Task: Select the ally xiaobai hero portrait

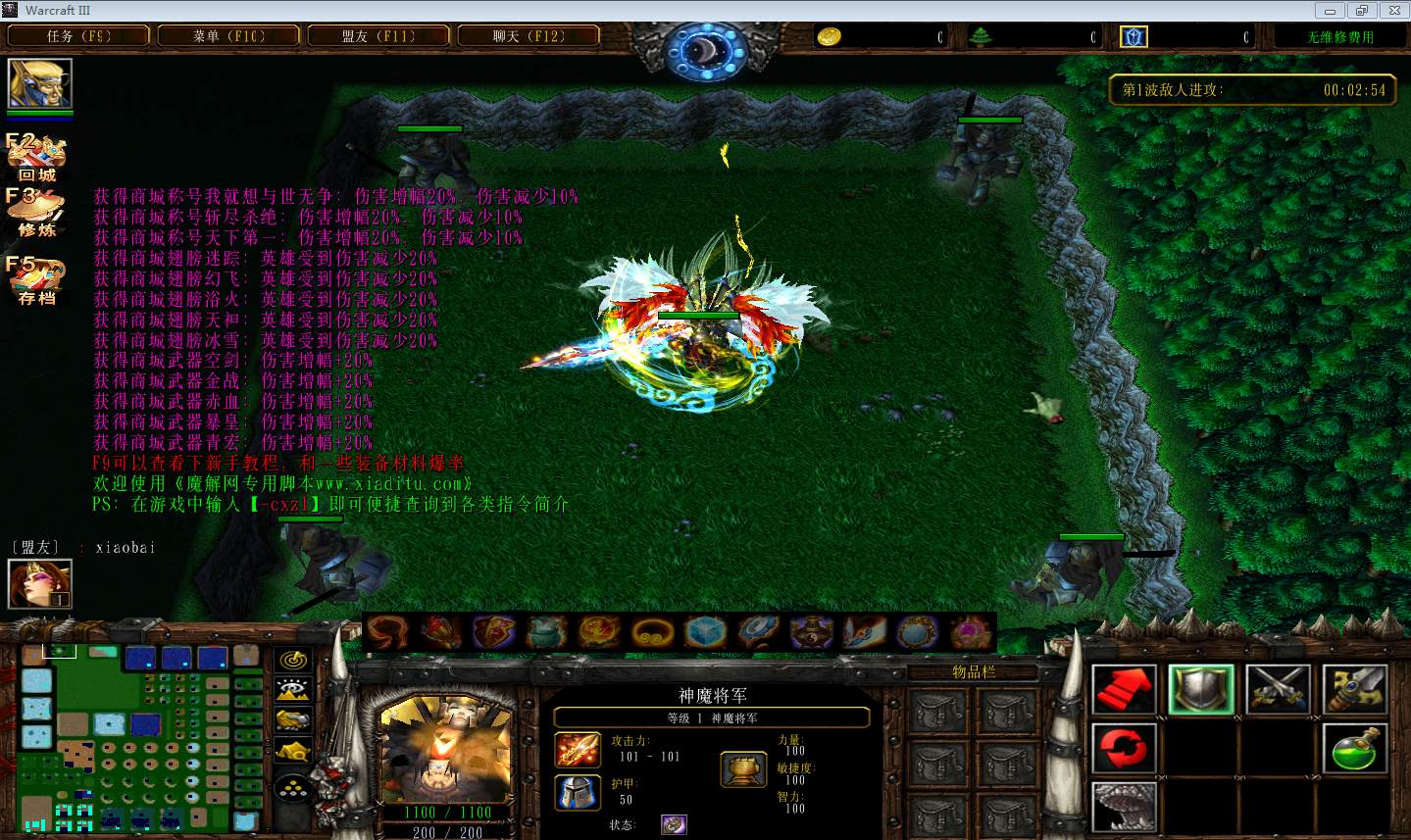Action: point(40,584)
